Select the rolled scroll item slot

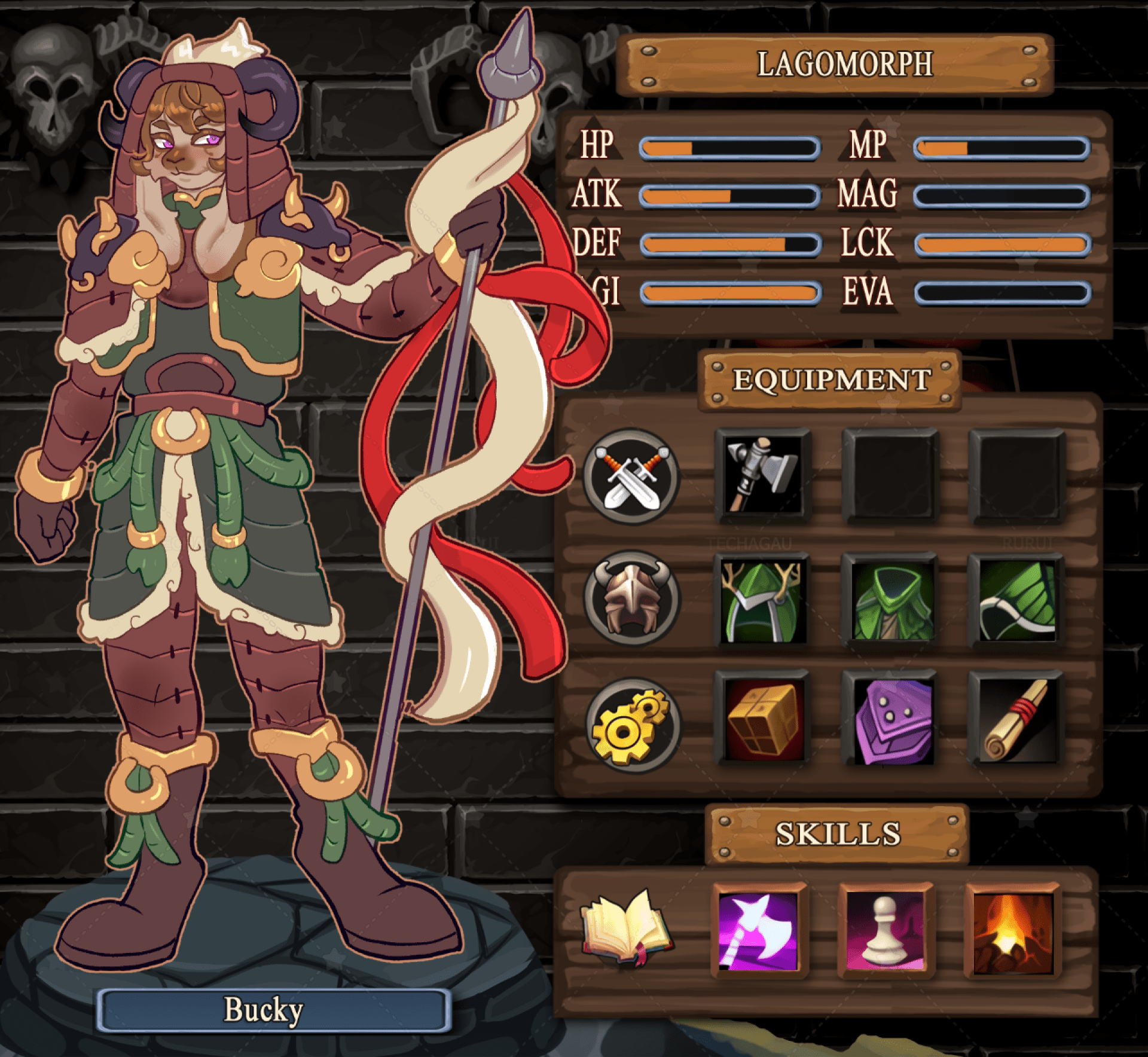tap(1016, 719)
